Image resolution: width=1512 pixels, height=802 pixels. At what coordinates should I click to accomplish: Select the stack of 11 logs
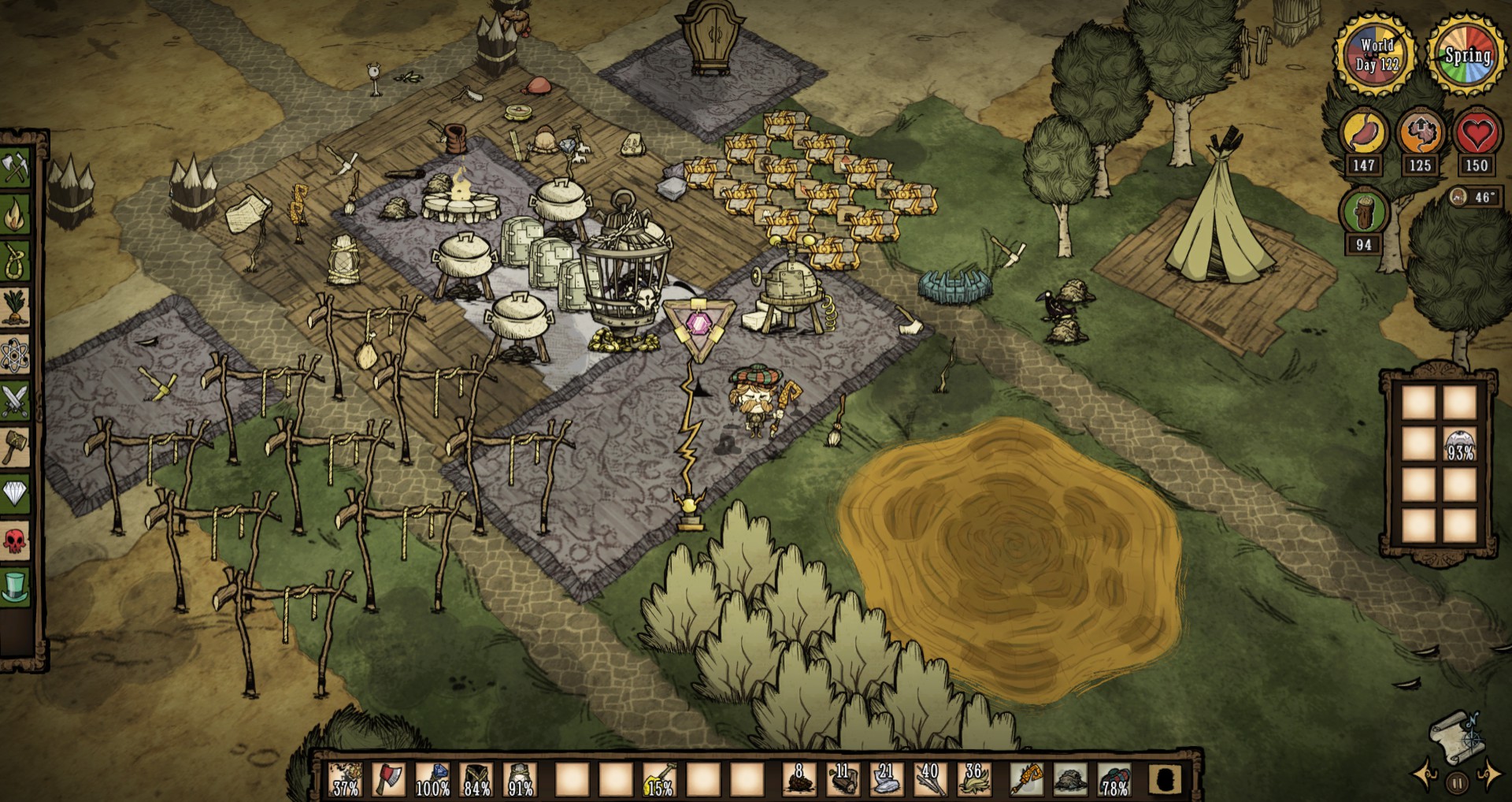tap(843, 779)
